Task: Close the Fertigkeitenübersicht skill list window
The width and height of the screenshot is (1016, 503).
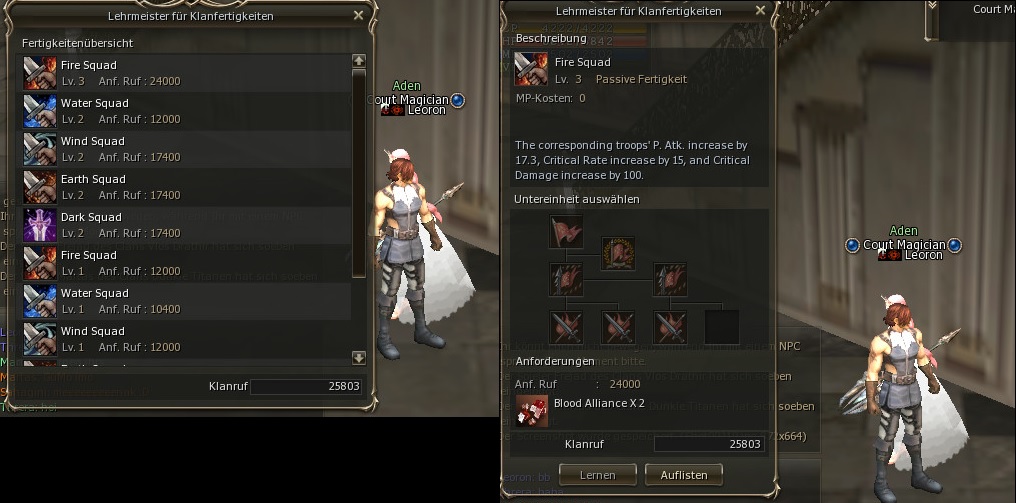Action: [359, 16]
